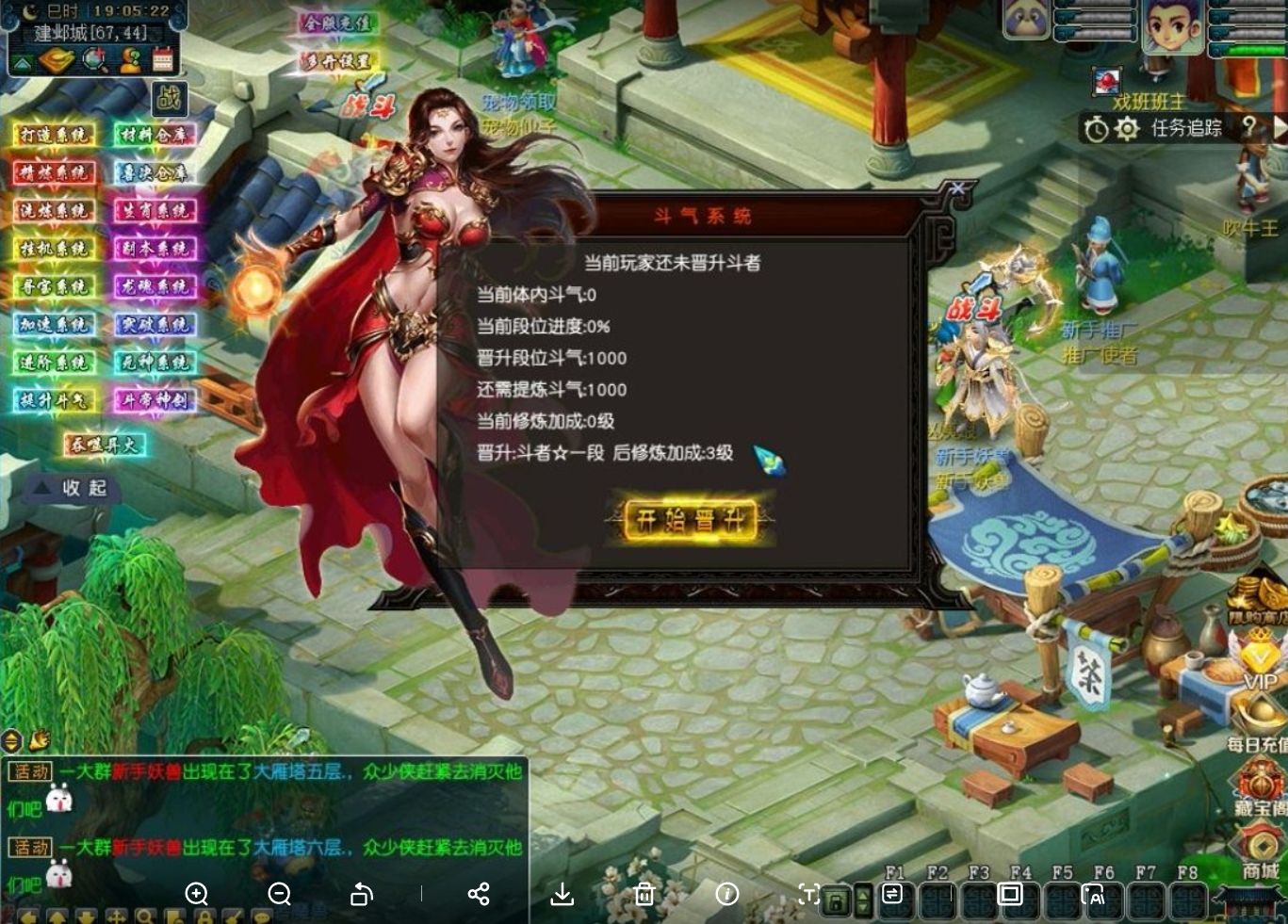Close the 斗气系统 dialog with its X
This screenshot has width=1288, height=924.
tap(958, 188)
